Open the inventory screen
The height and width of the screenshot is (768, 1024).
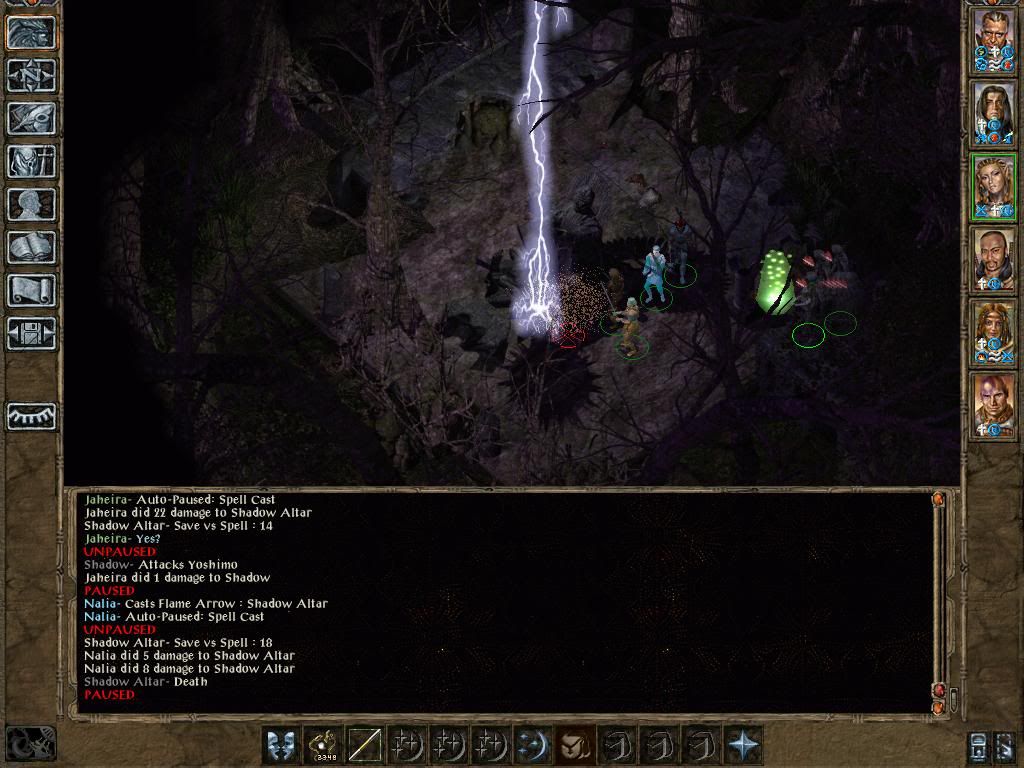point(31,161)
